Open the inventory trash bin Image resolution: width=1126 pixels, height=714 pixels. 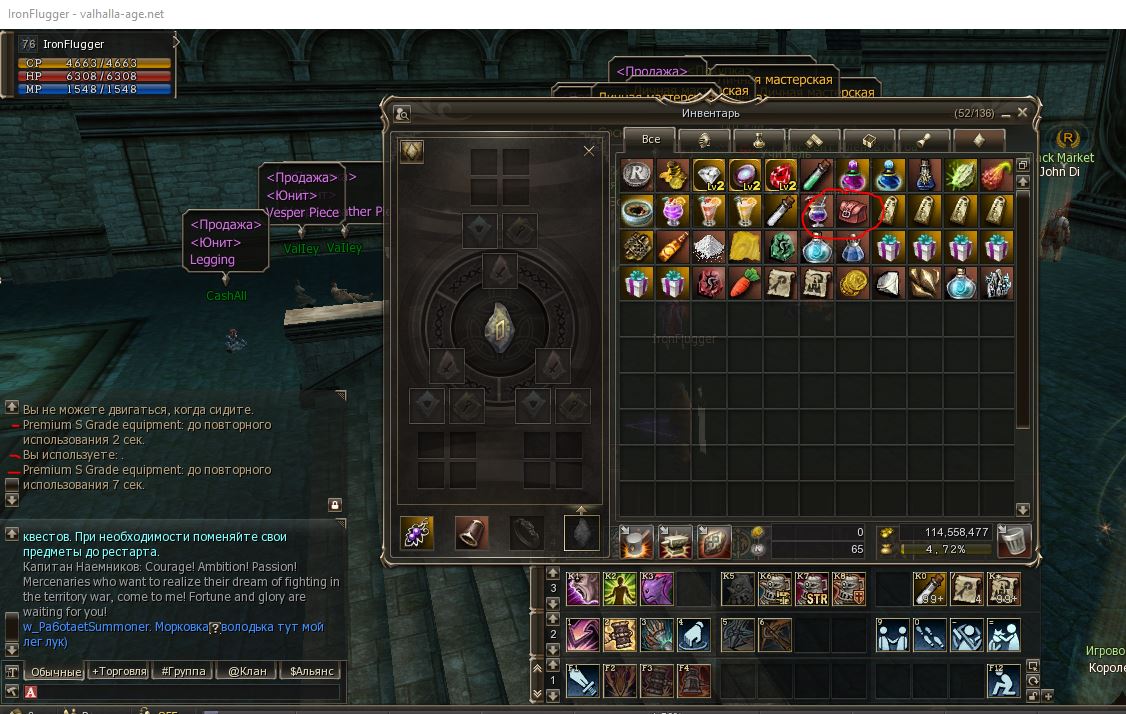pyautogui.click(x=1014, y=541)
